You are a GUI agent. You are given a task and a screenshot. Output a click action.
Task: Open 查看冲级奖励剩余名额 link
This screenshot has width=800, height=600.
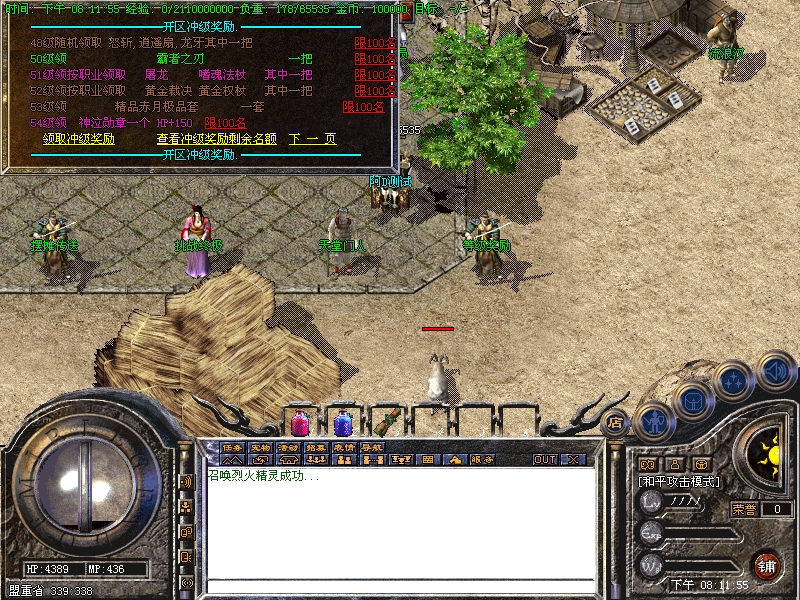[216, 139]
